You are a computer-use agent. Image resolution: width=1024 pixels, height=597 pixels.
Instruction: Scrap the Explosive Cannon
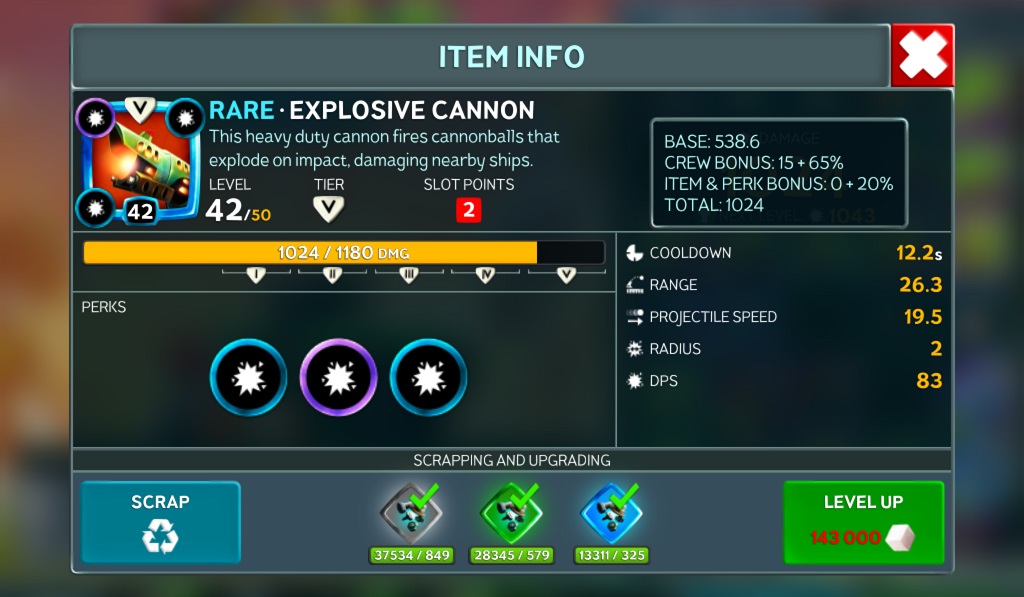(x=160, y=522)
